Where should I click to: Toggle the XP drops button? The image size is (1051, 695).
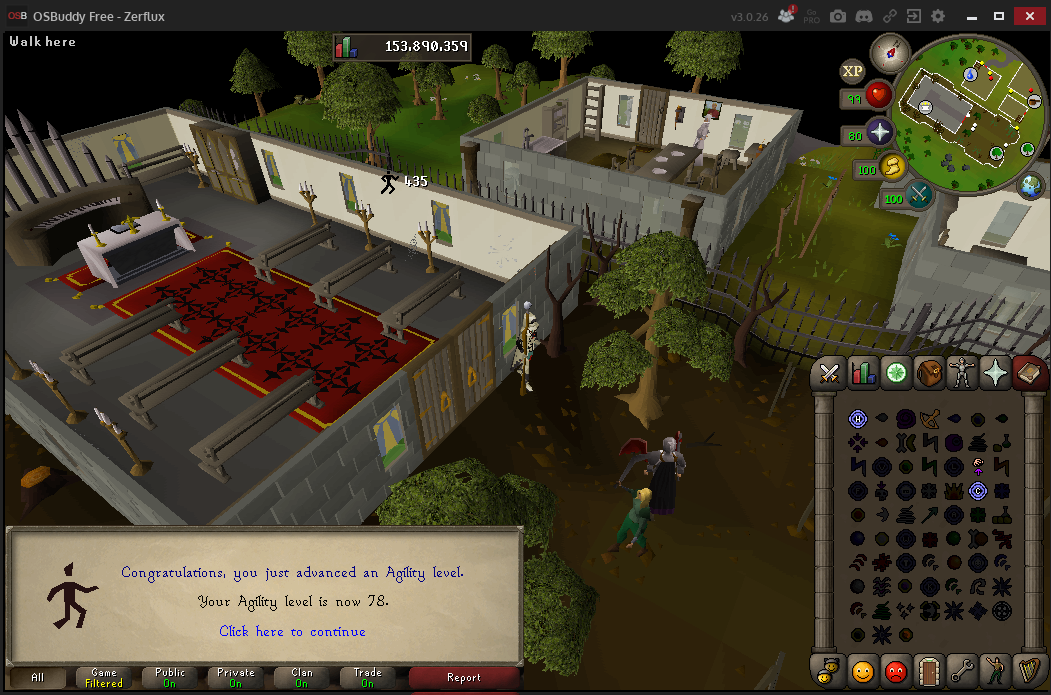click(x=852, y=70)
